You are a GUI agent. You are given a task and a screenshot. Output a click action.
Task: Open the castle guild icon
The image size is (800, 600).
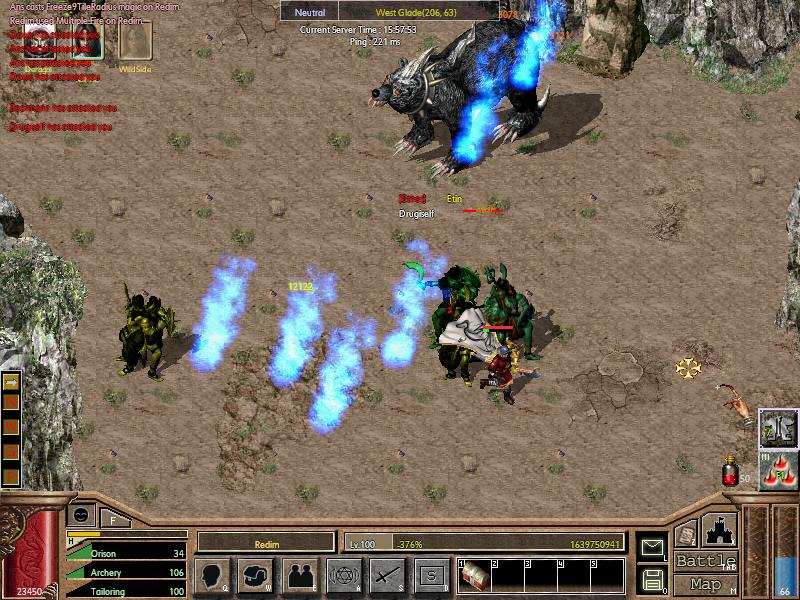coord(720,528)
